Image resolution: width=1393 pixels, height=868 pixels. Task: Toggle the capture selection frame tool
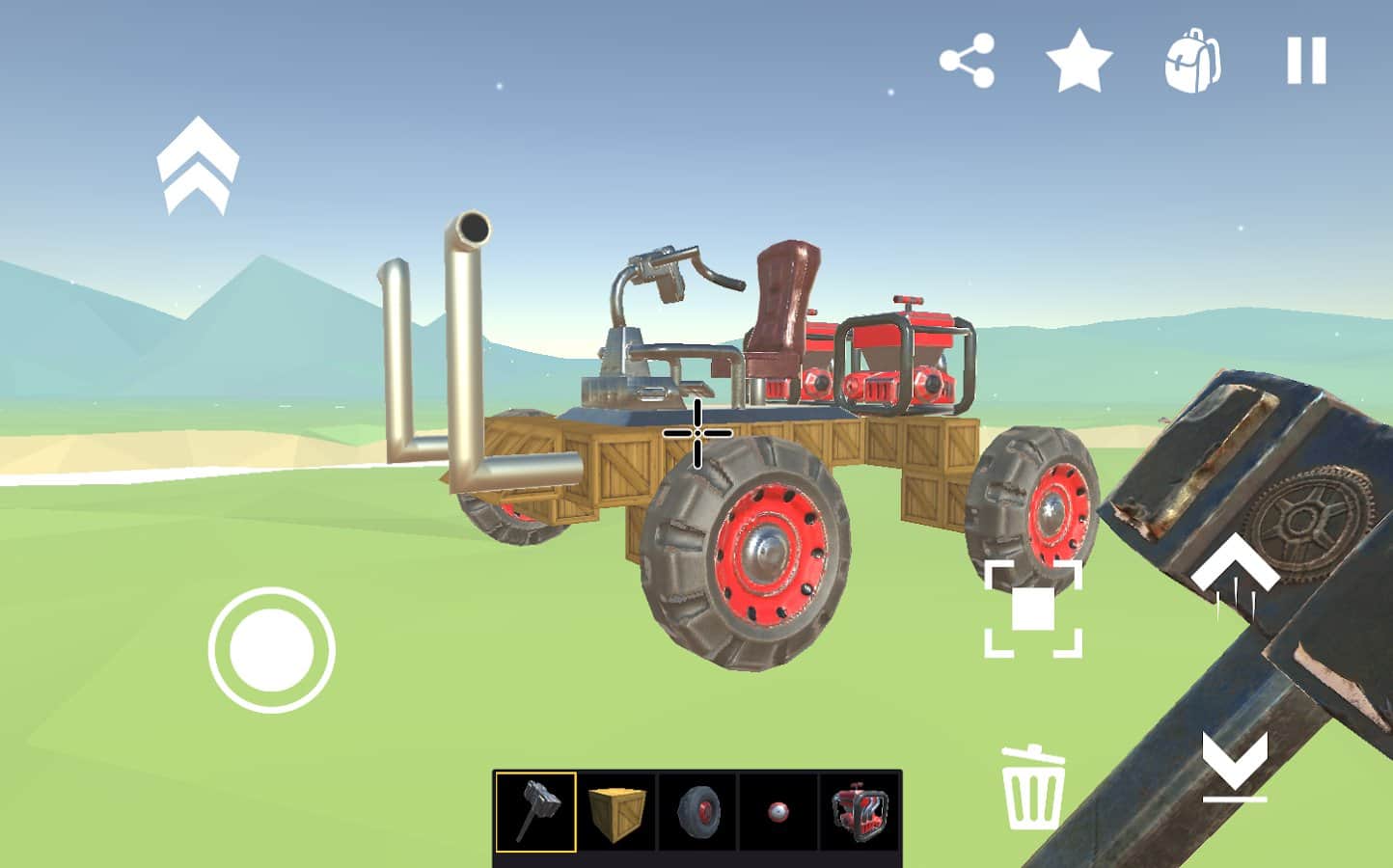pyautogui.click(x=1033, y=608)
